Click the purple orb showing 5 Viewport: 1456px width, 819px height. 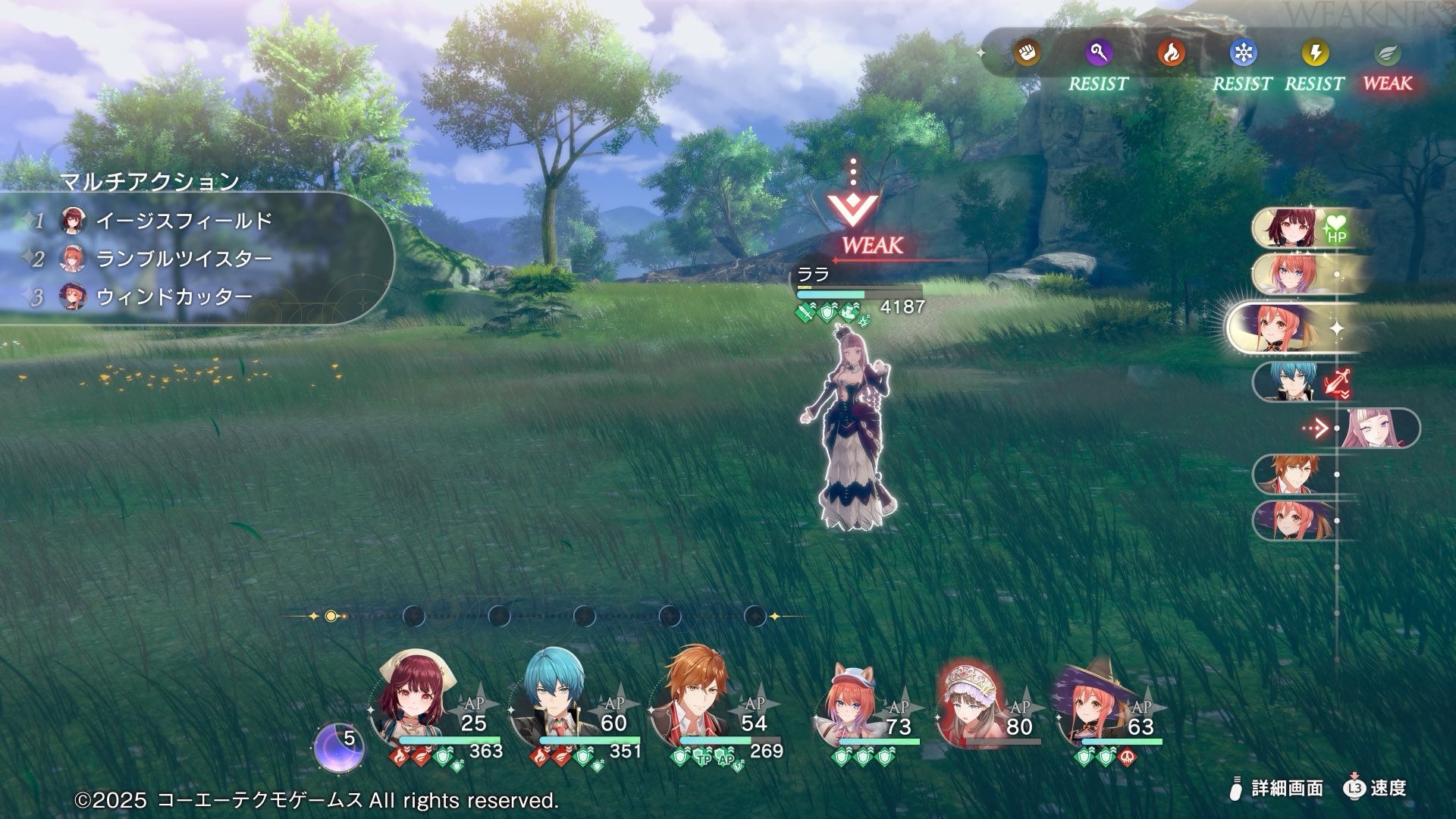click(340, 745)
